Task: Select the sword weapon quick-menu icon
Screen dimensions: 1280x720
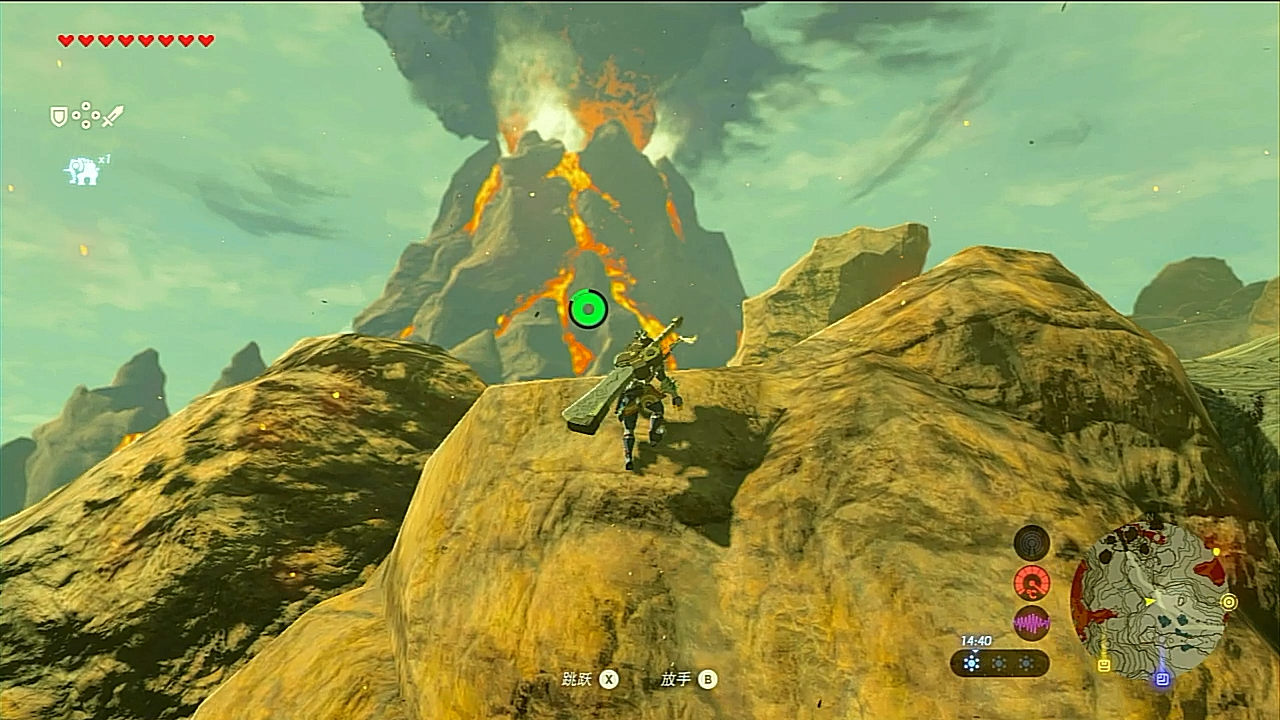Action: (112, 116)
